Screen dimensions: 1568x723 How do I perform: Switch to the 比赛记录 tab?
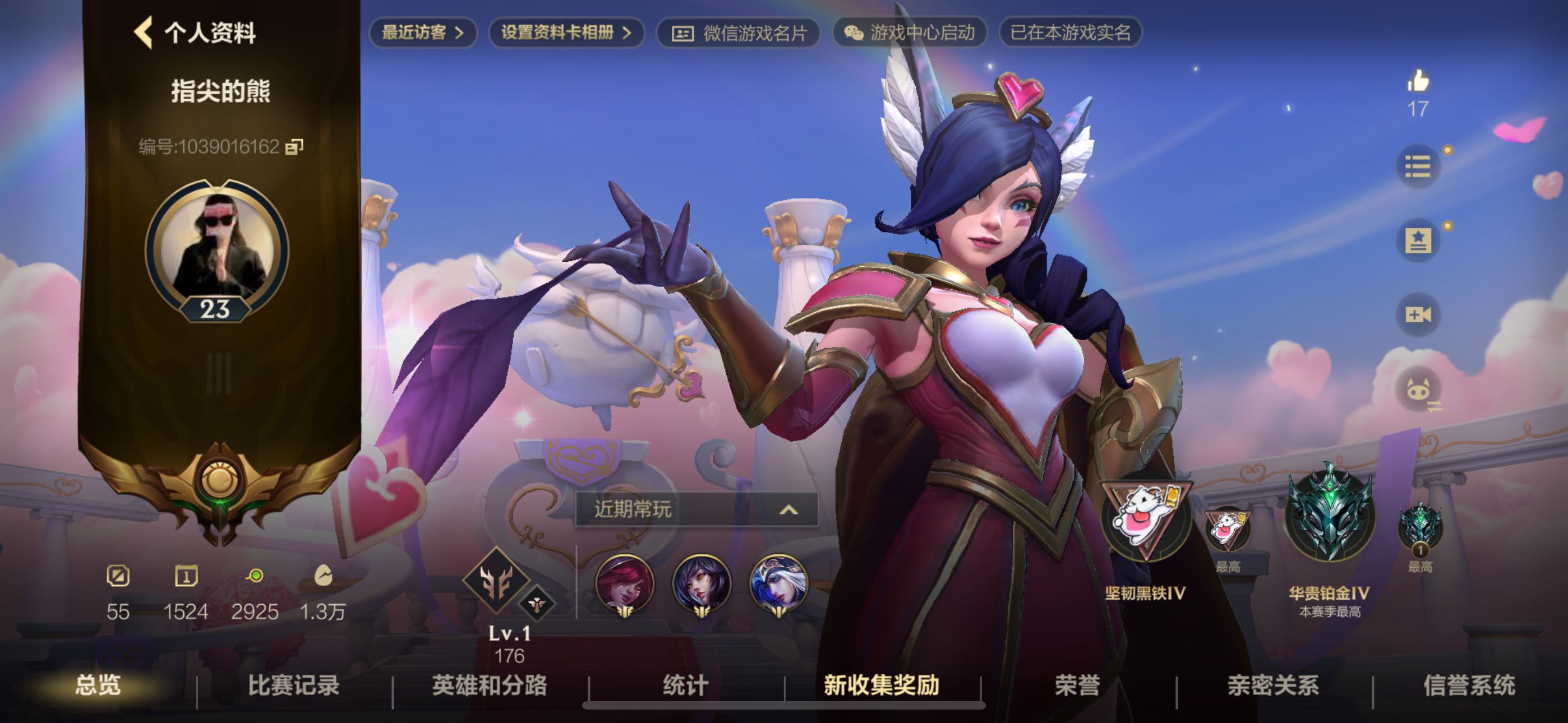pos(293,686)
